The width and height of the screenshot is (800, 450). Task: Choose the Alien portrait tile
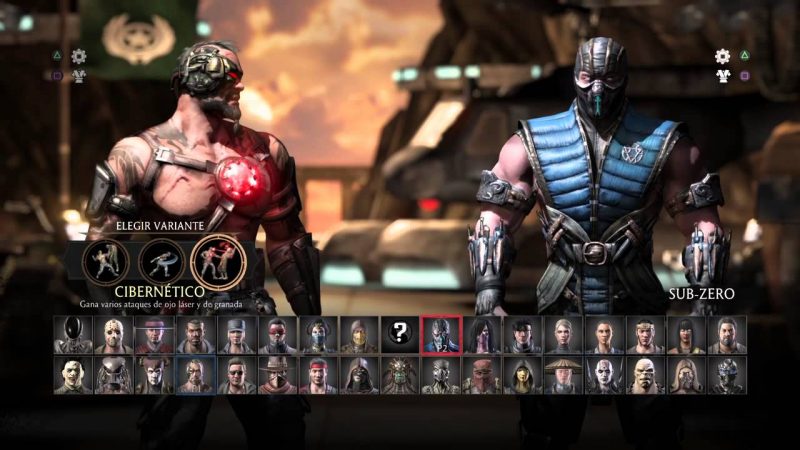tap(72, 335)
